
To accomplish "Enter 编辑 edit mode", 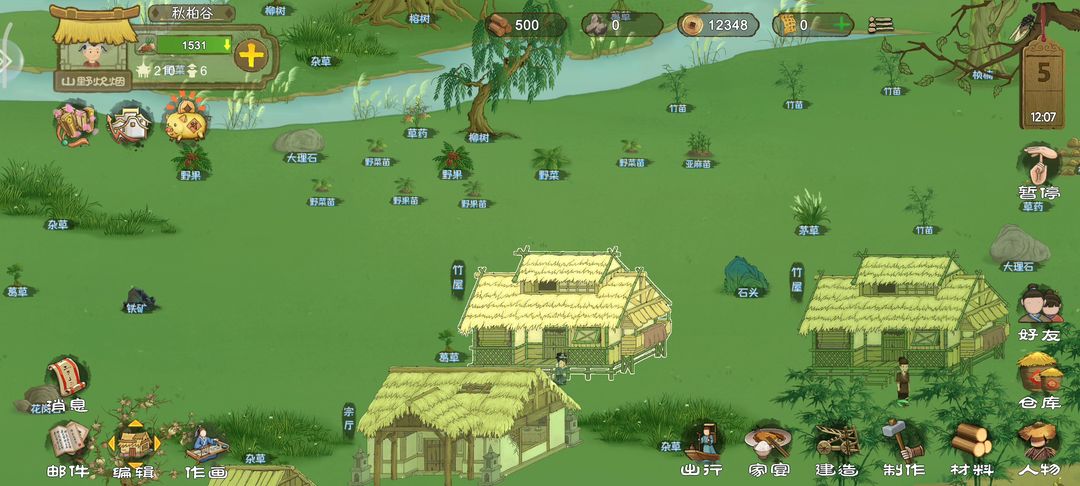I will [133, 445].
